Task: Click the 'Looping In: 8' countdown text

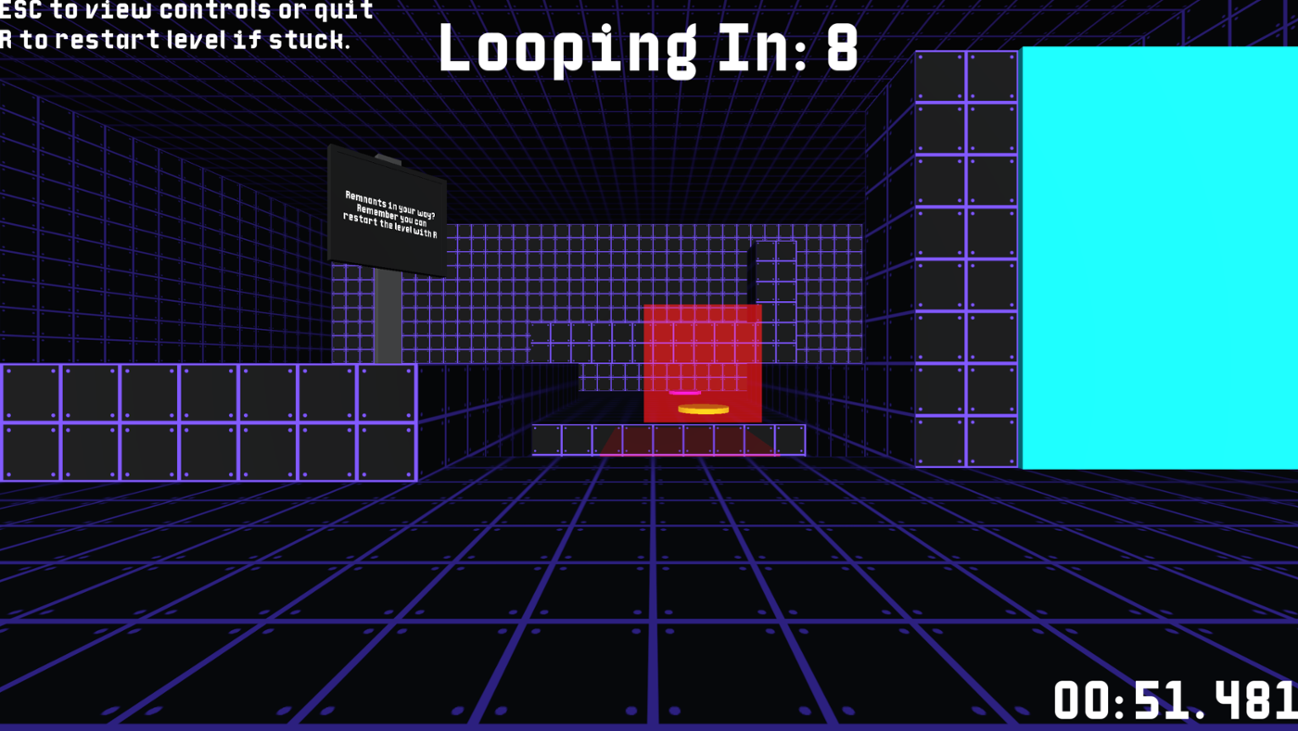Action: tap(650, 50)
